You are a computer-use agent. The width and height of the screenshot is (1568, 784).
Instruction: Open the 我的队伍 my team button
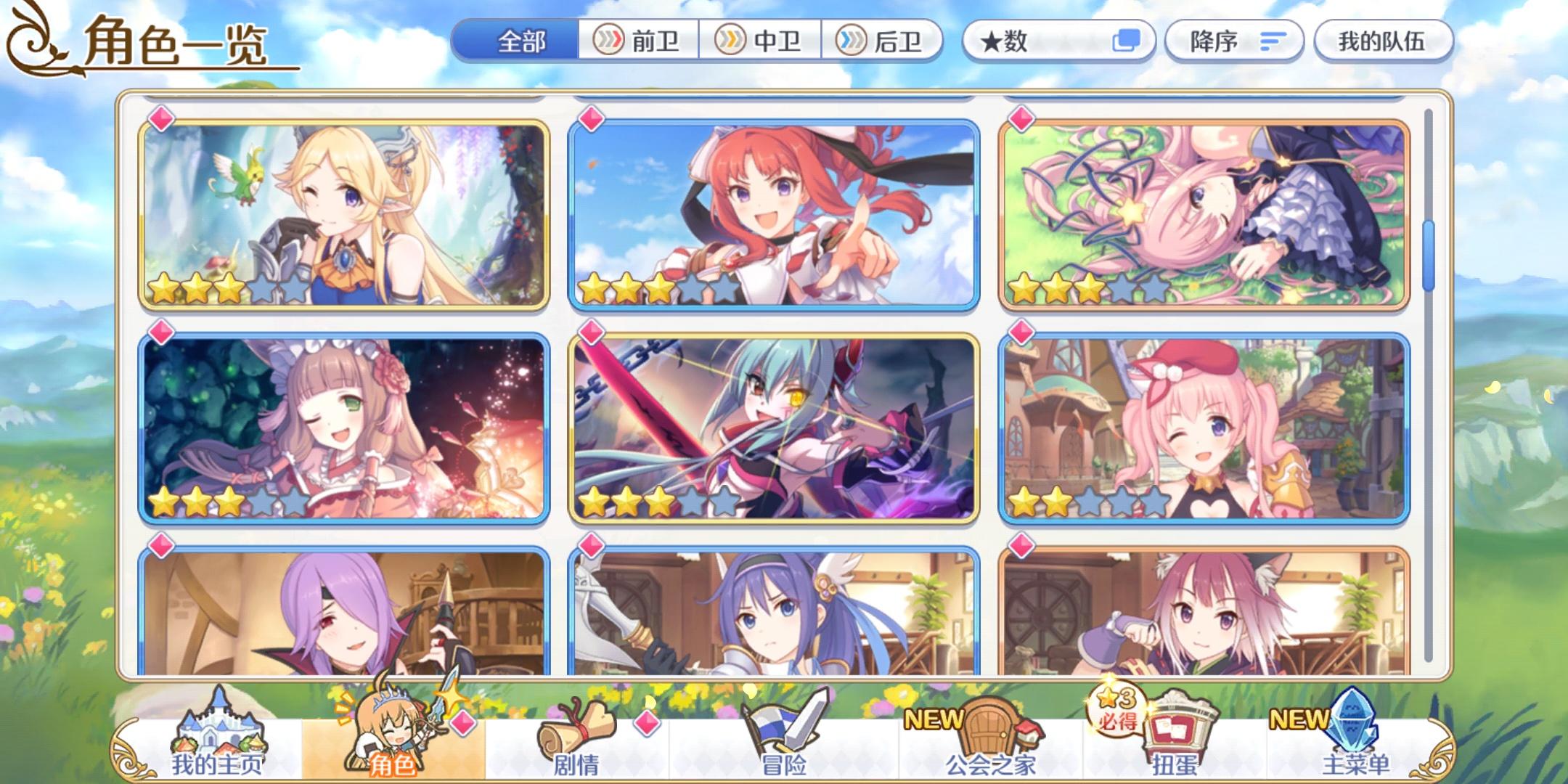coord(1383,41)
